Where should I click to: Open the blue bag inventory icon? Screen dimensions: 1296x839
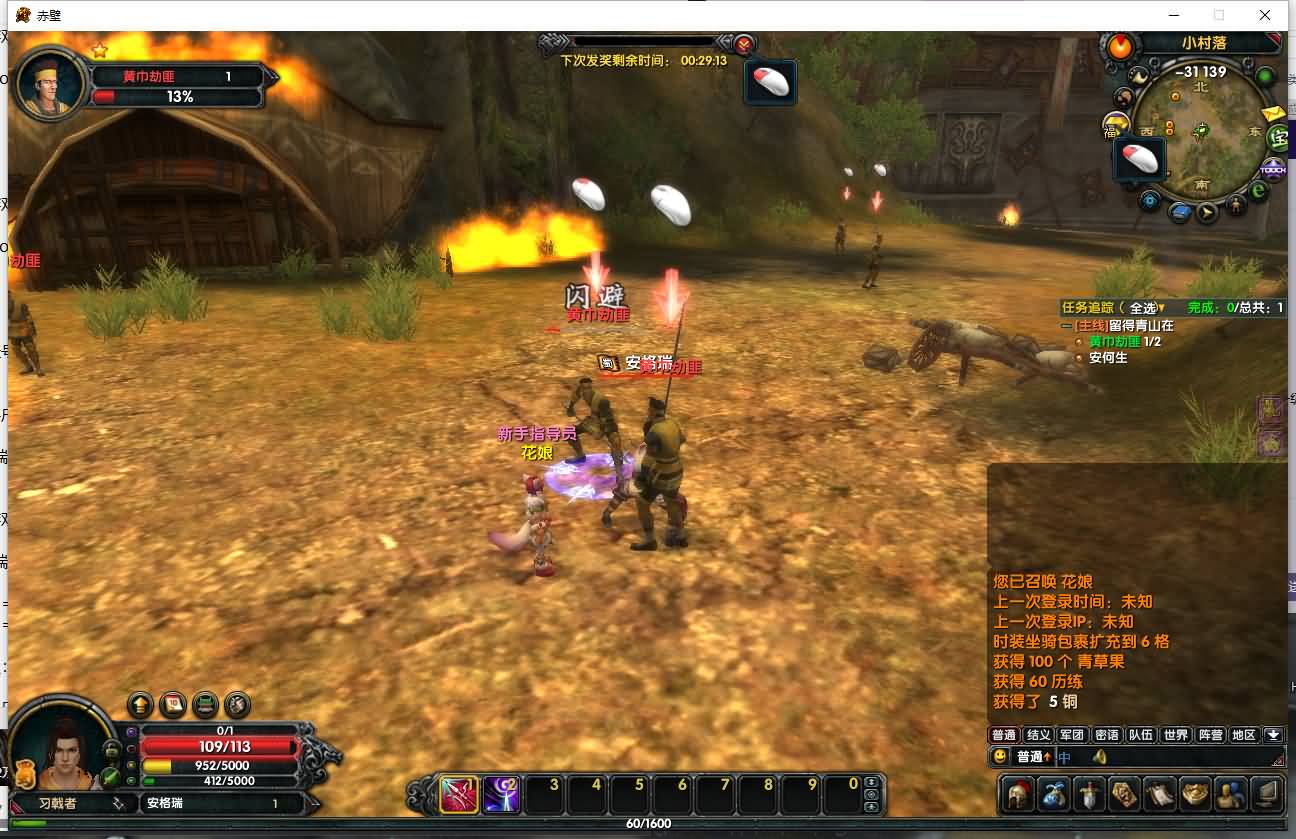[x=1054, y=795]
